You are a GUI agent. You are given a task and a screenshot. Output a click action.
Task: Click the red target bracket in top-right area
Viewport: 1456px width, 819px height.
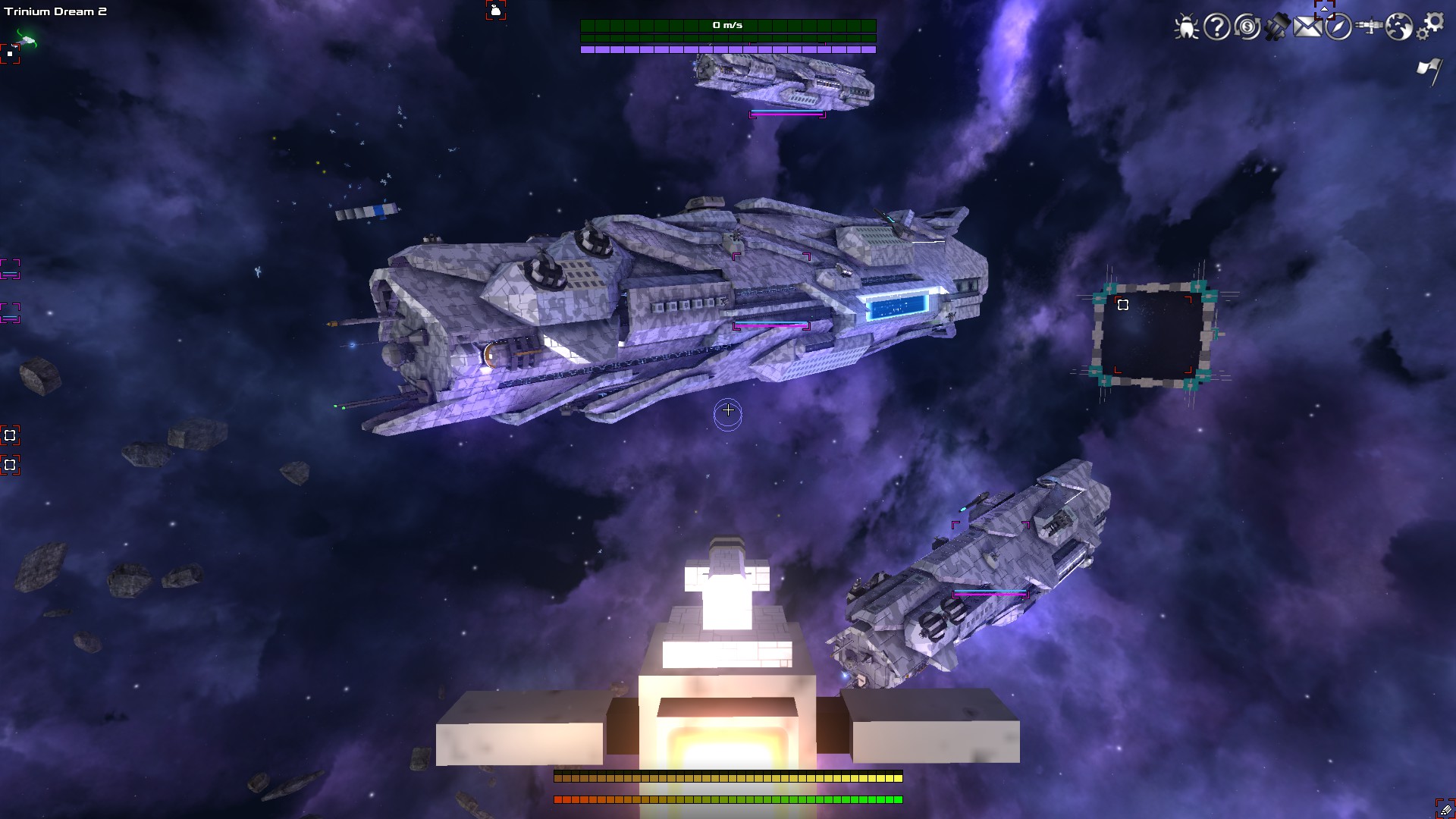click(x=1325, y=10)
